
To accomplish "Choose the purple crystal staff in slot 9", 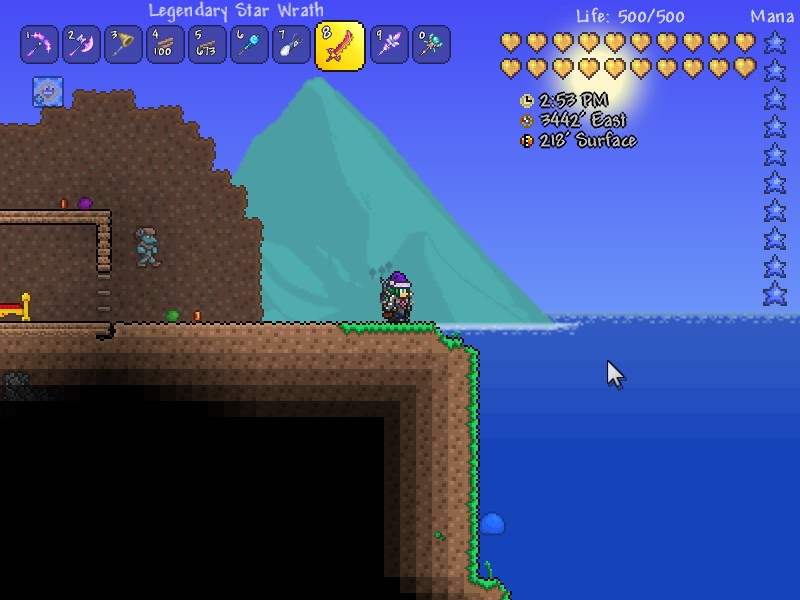I will (x=389, y=45).
